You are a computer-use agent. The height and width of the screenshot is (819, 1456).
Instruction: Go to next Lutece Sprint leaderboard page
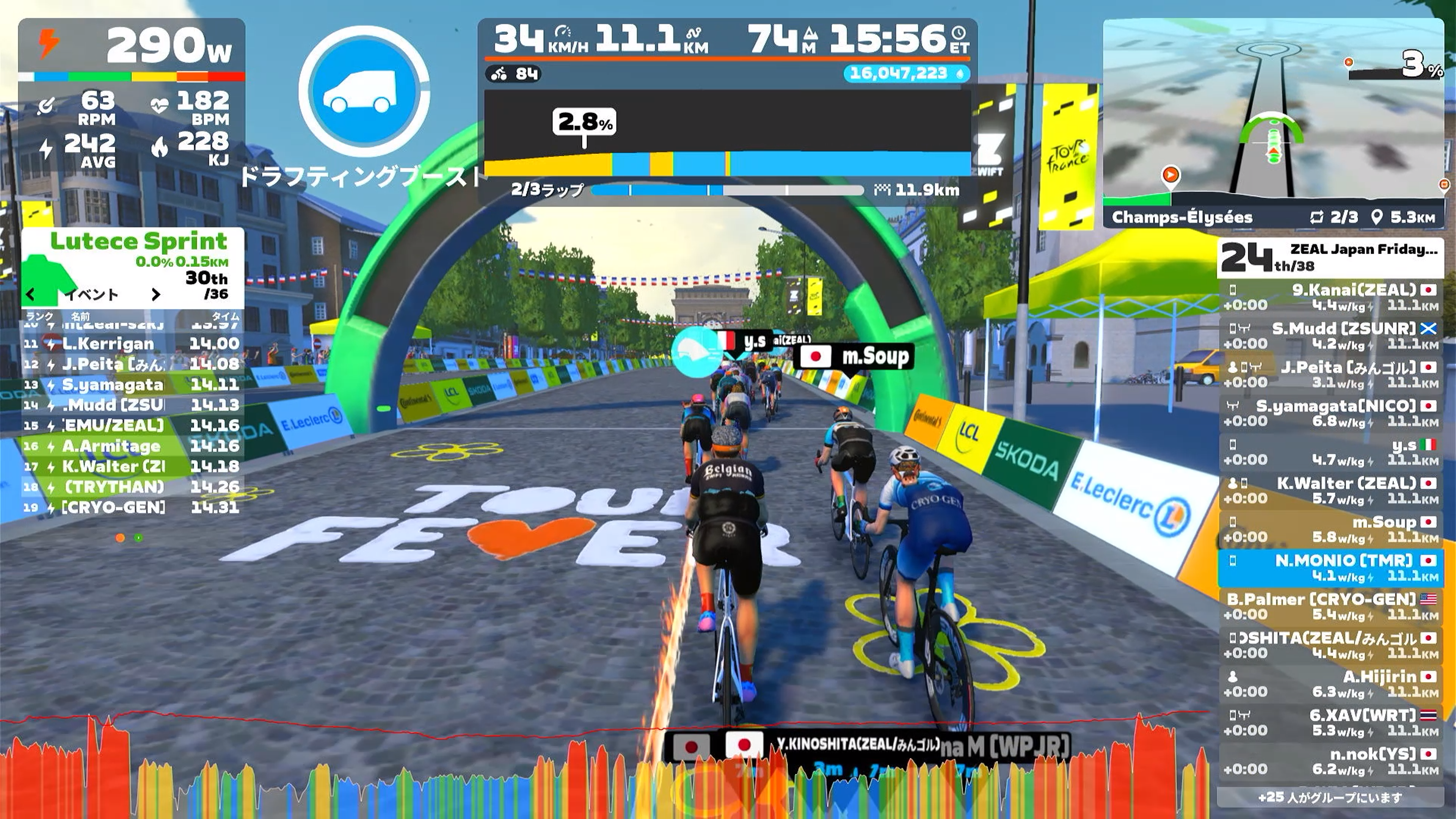[x=156, y=294]
